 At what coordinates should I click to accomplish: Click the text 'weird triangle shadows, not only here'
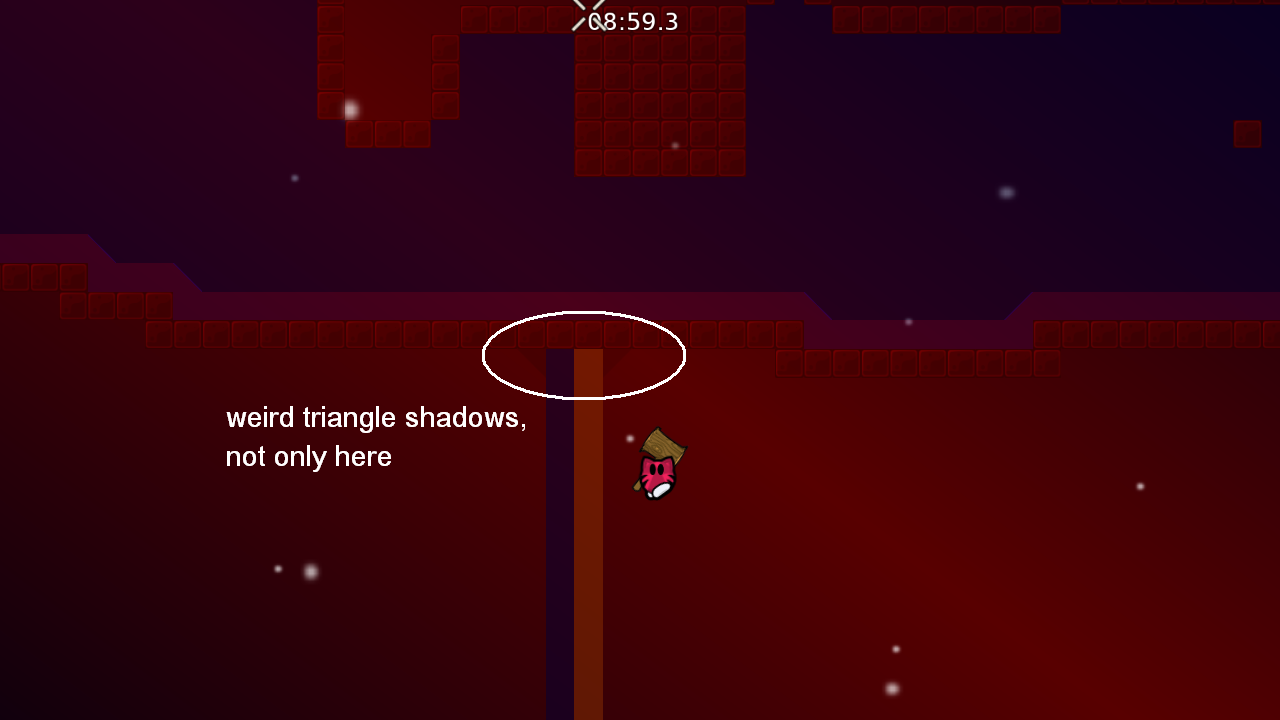(x=376, y=437)
